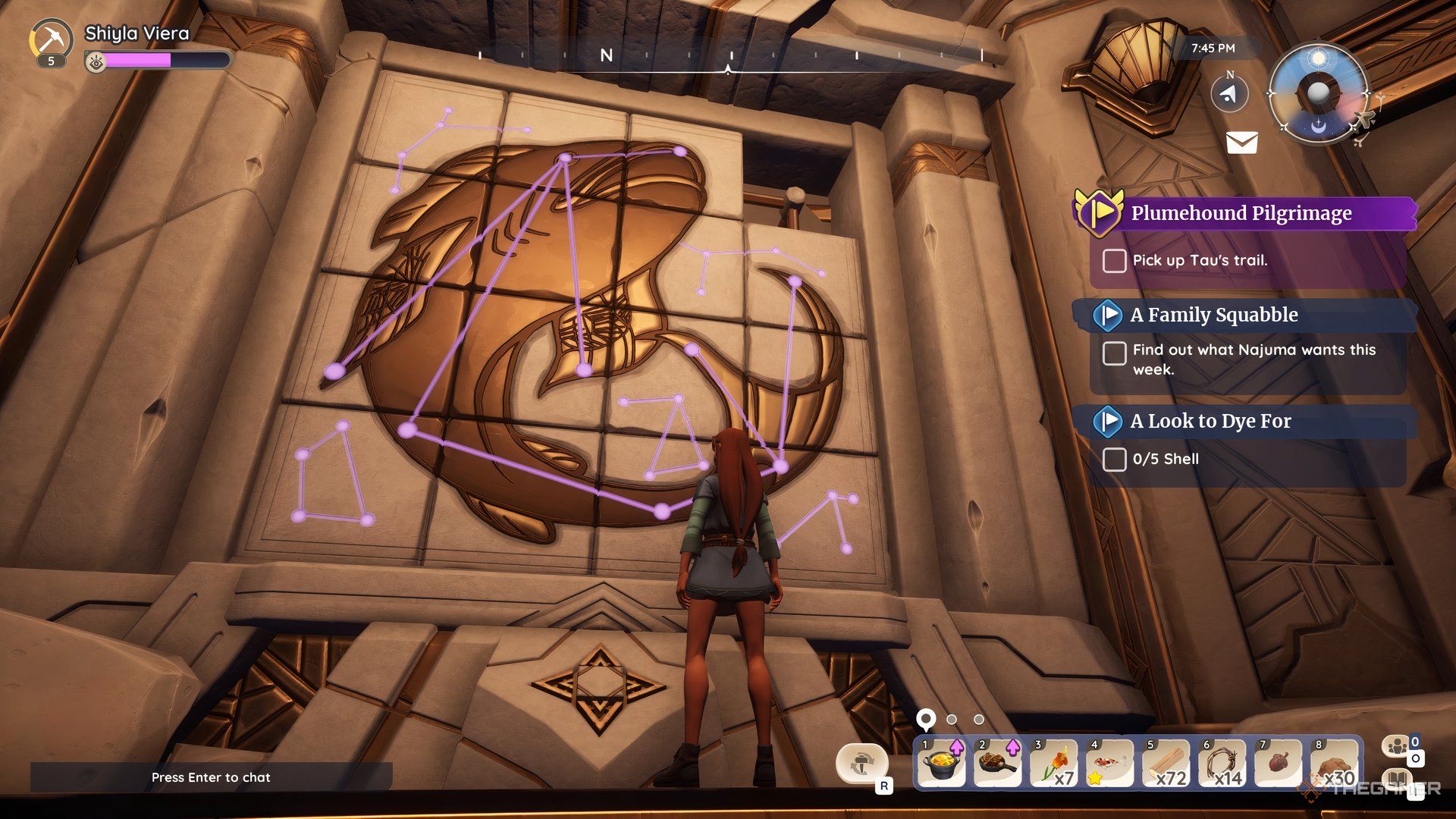This screenshot has height=819, width=1456.
Task: Open the mail envelope icon
Action: click(x=1241, y=142)
